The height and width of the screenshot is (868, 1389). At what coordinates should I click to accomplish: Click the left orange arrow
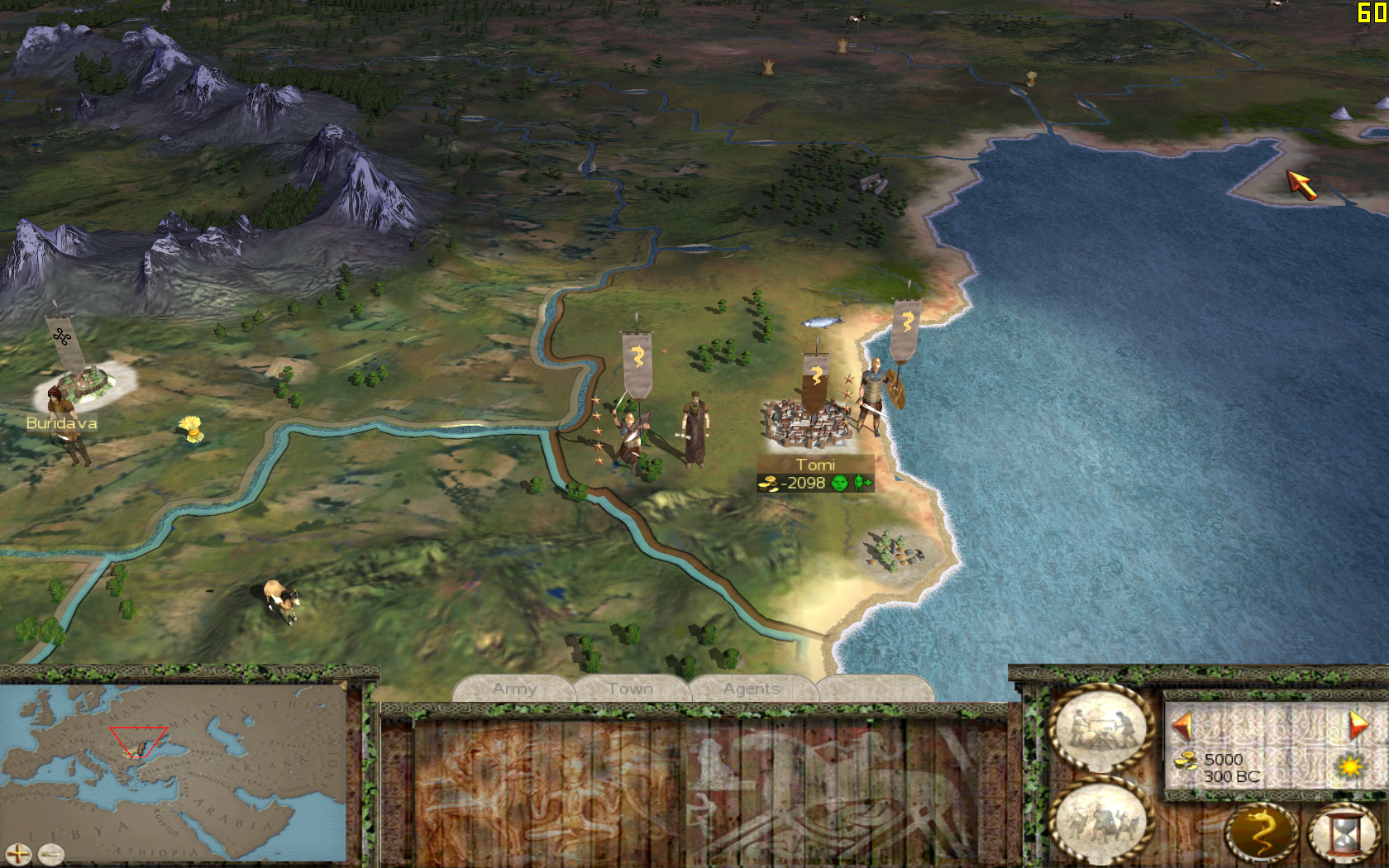click(x=1182, y=726)
